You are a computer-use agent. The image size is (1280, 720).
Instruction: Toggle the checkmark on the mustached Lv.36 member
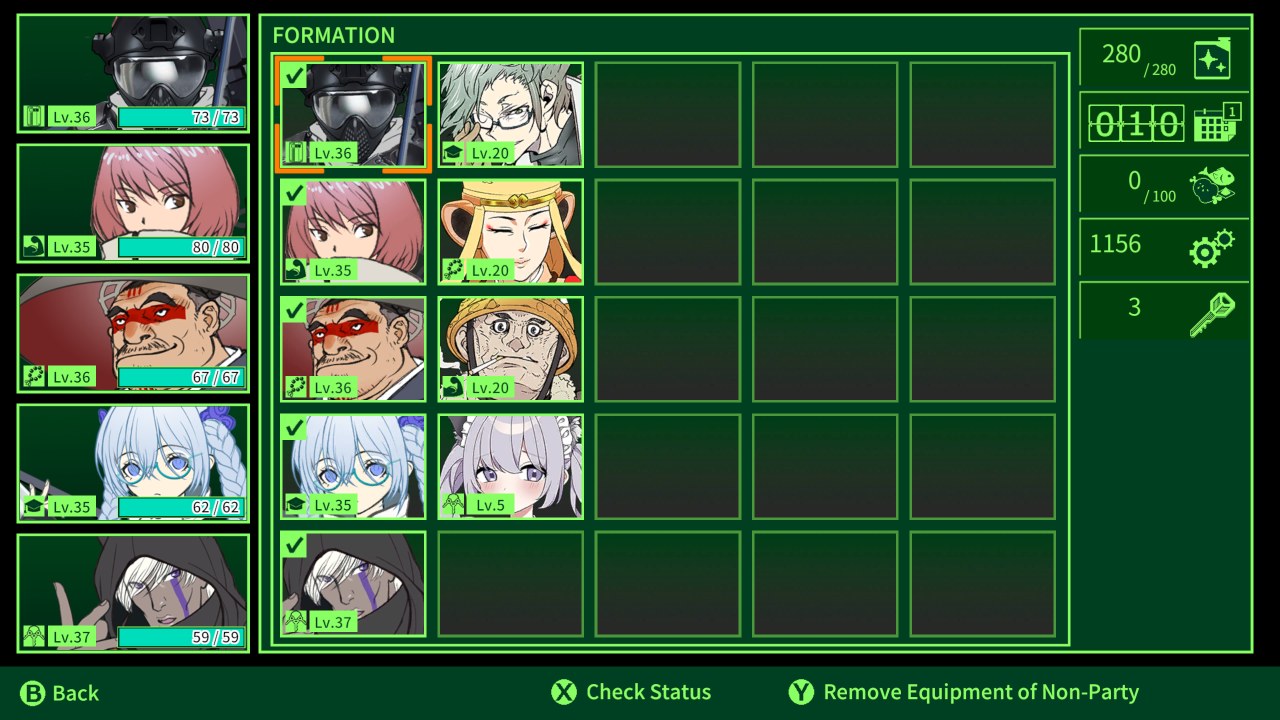[294, 310]
